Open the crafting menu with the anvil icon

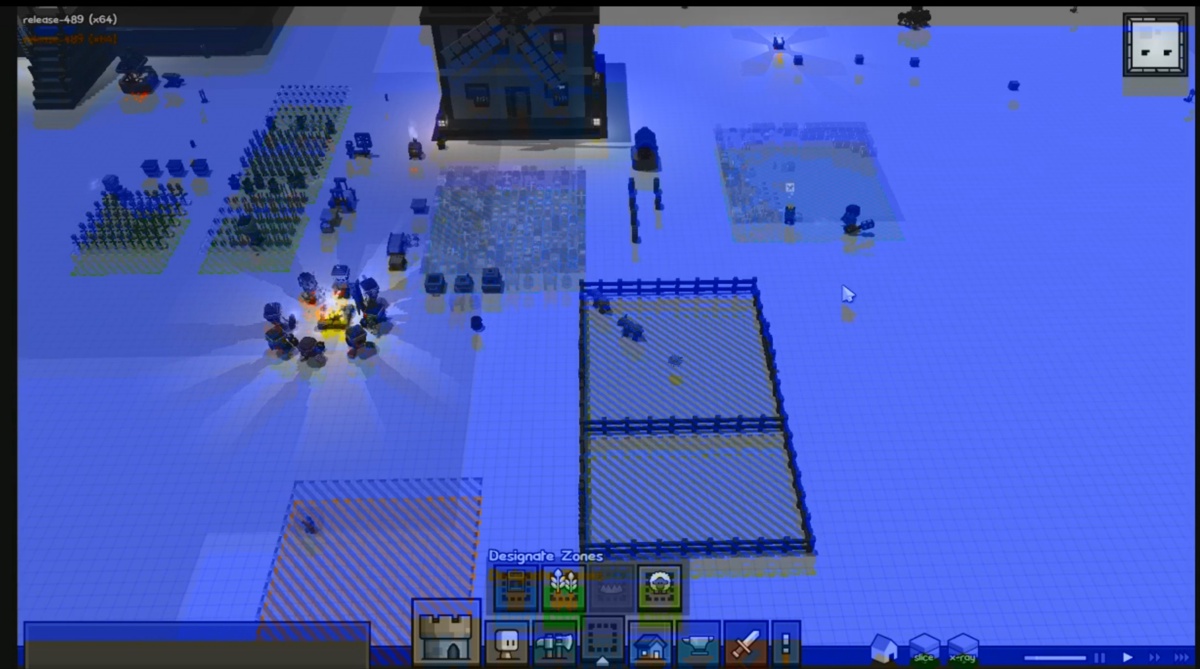(x=698, y=643)
